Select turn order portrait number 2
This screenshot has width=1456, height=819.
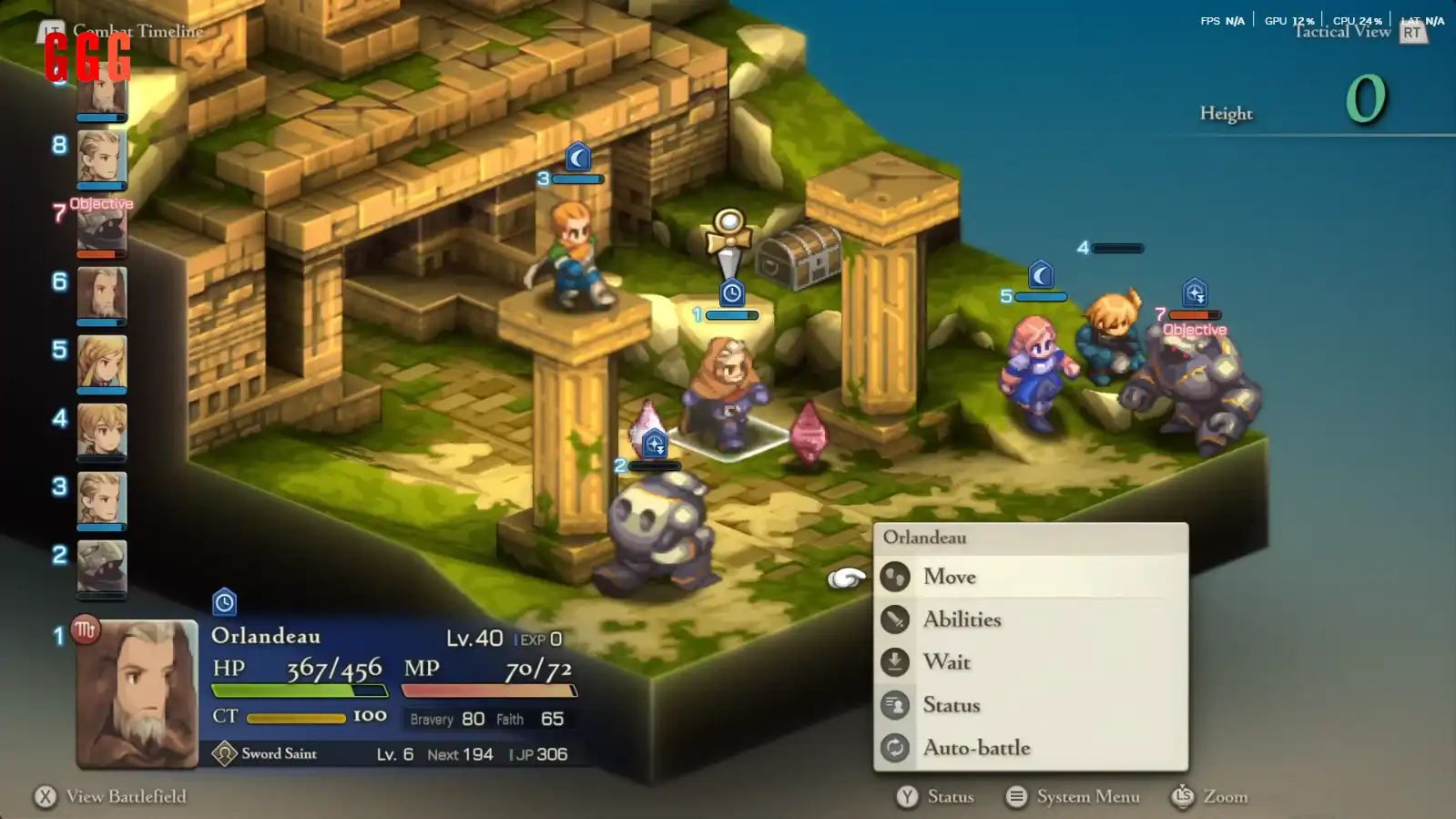(101, 566)
